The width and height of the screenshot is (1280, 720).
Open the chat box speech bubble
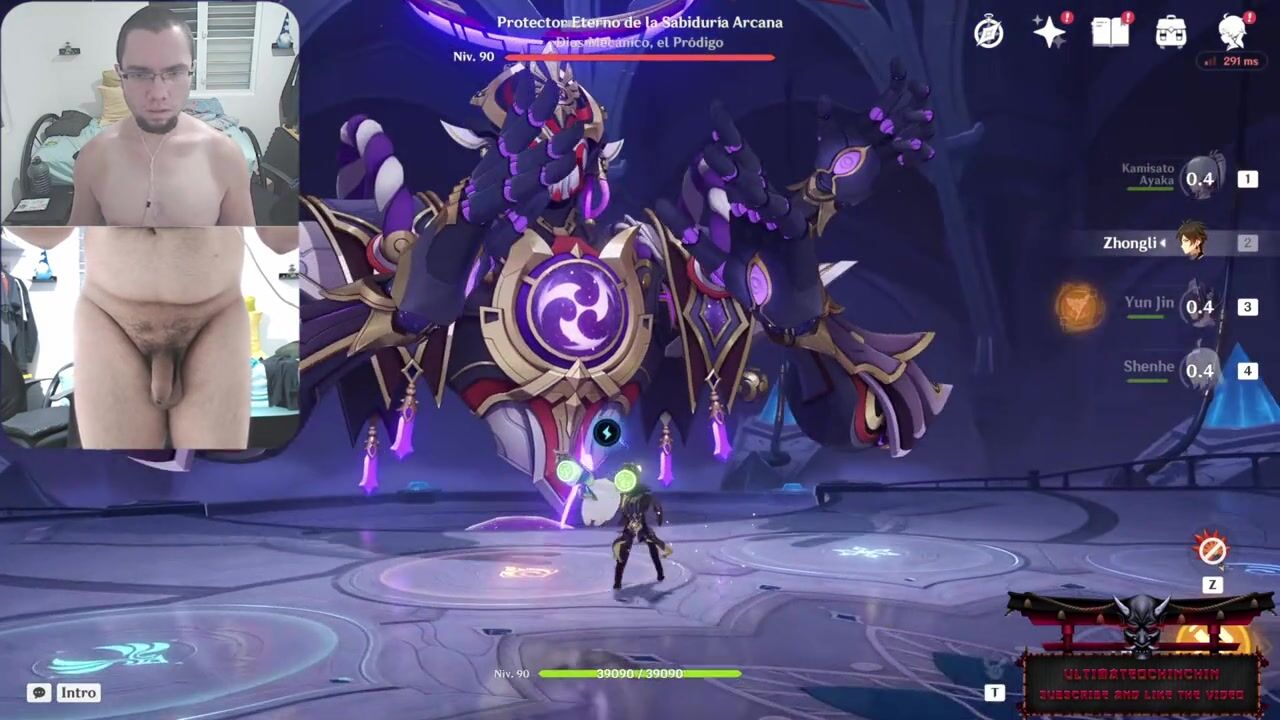click(x=39, y=692)
